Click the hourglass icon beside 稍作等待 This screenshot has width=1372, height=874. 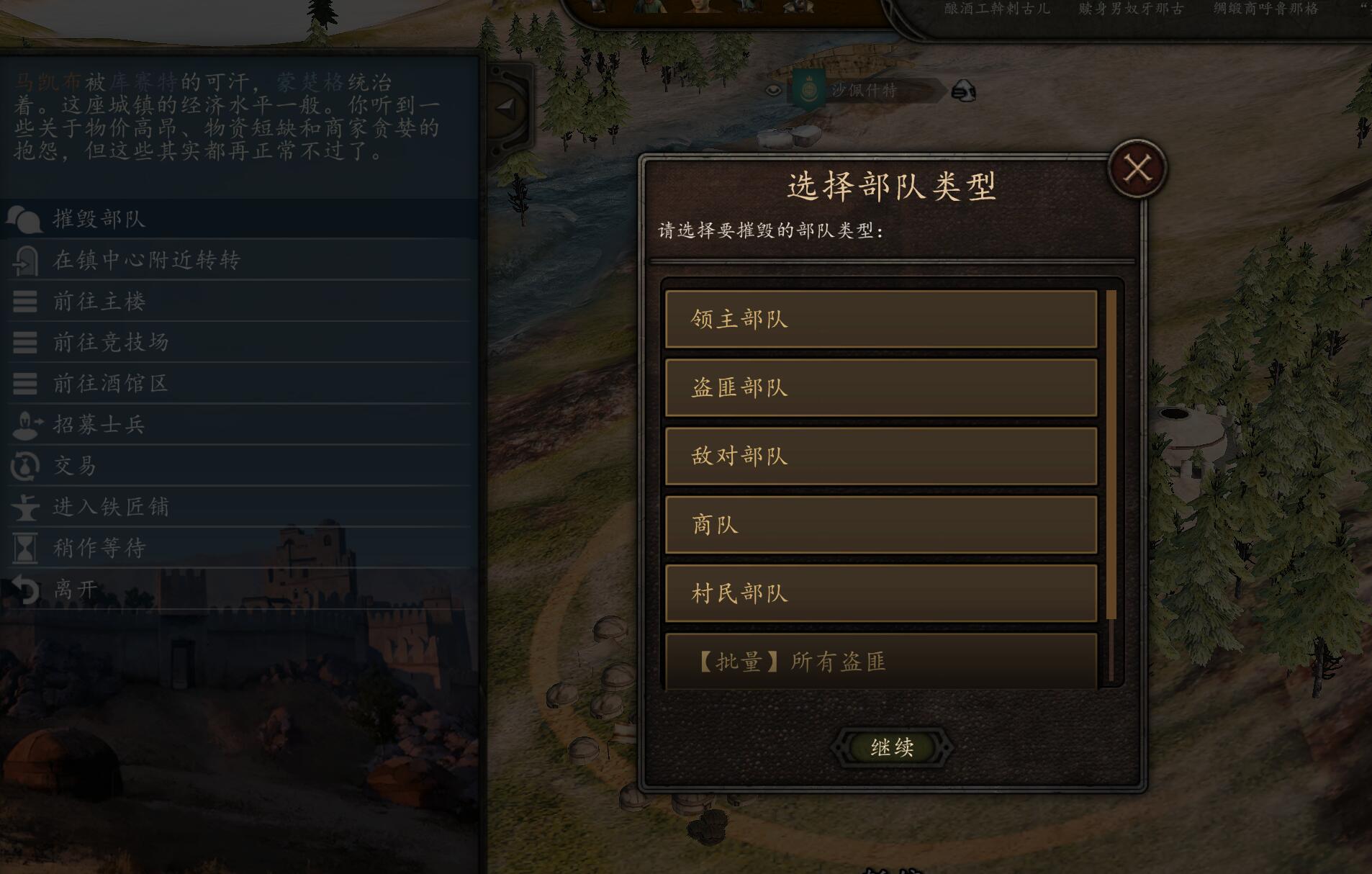(25, 548)
